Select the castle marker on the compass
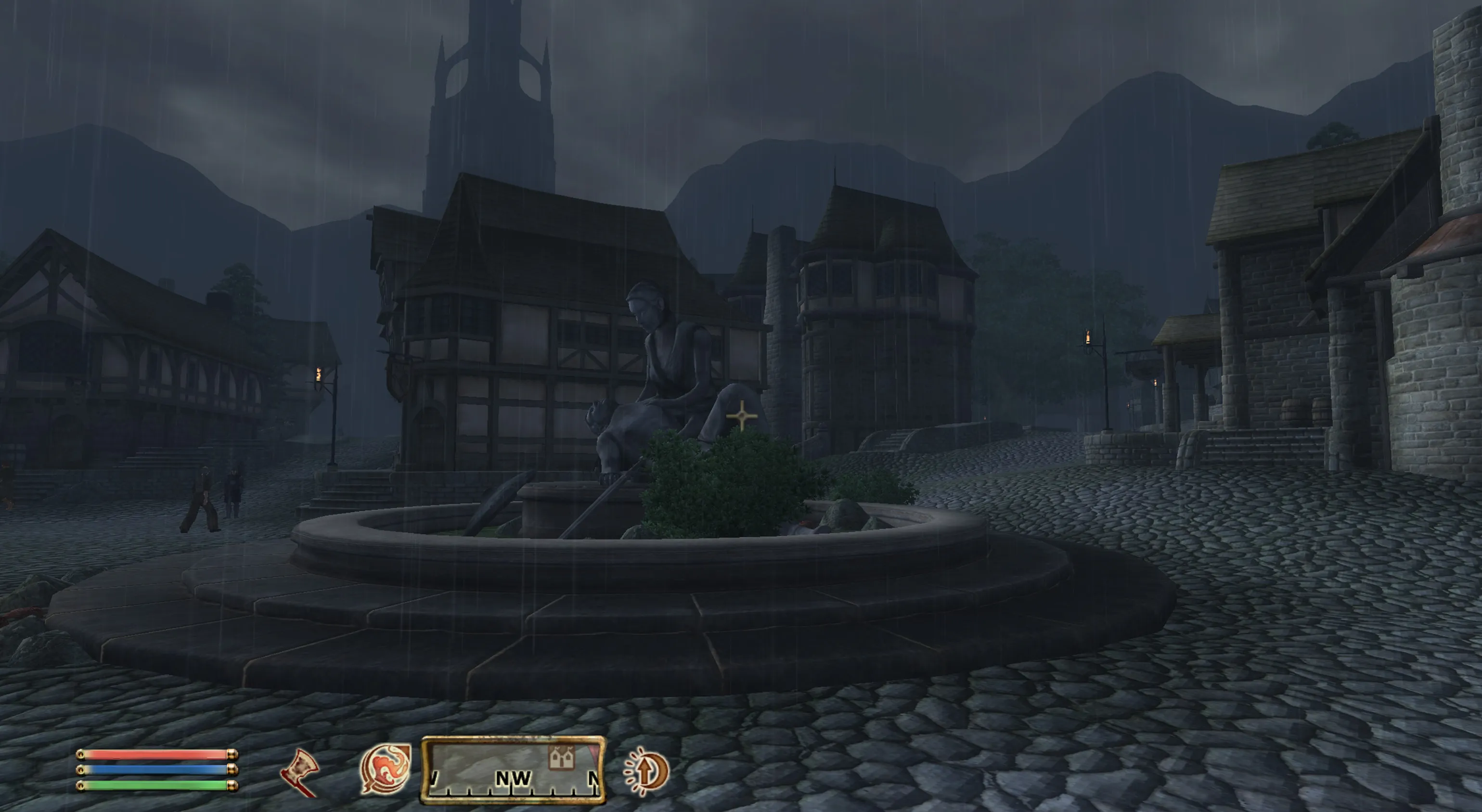This screenshot has height=812, width=1482. (x=562, y=758)
